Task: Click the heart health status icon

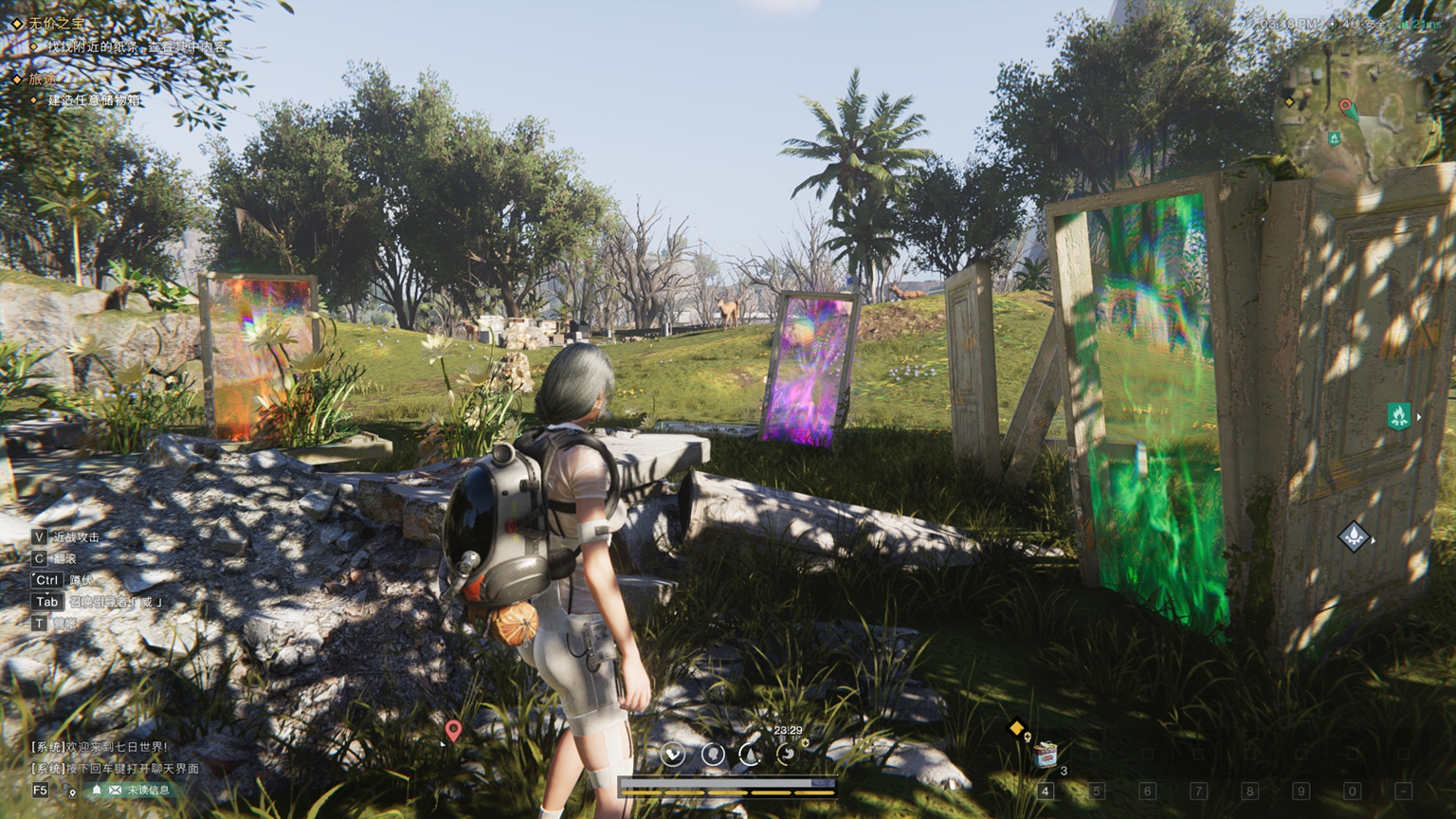Action: (x=673, y=755)
